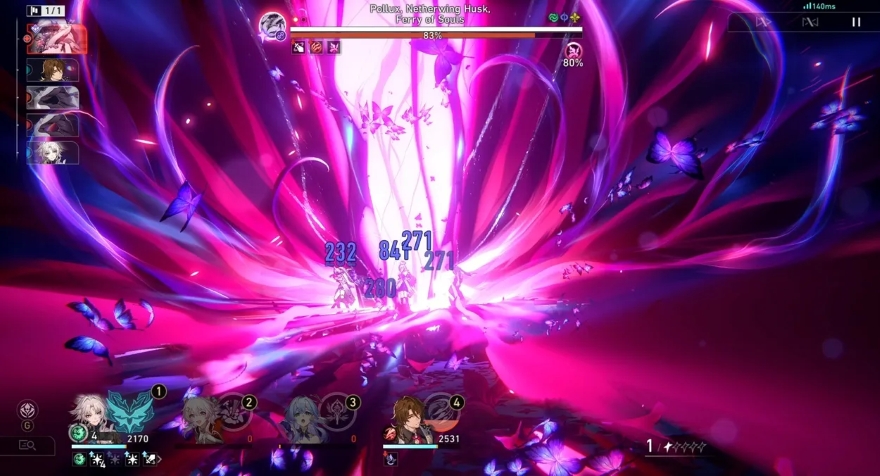Select the white-haired portrait in the turn order
This screenshot has width=880, height=476.
[x=53, y=152]
